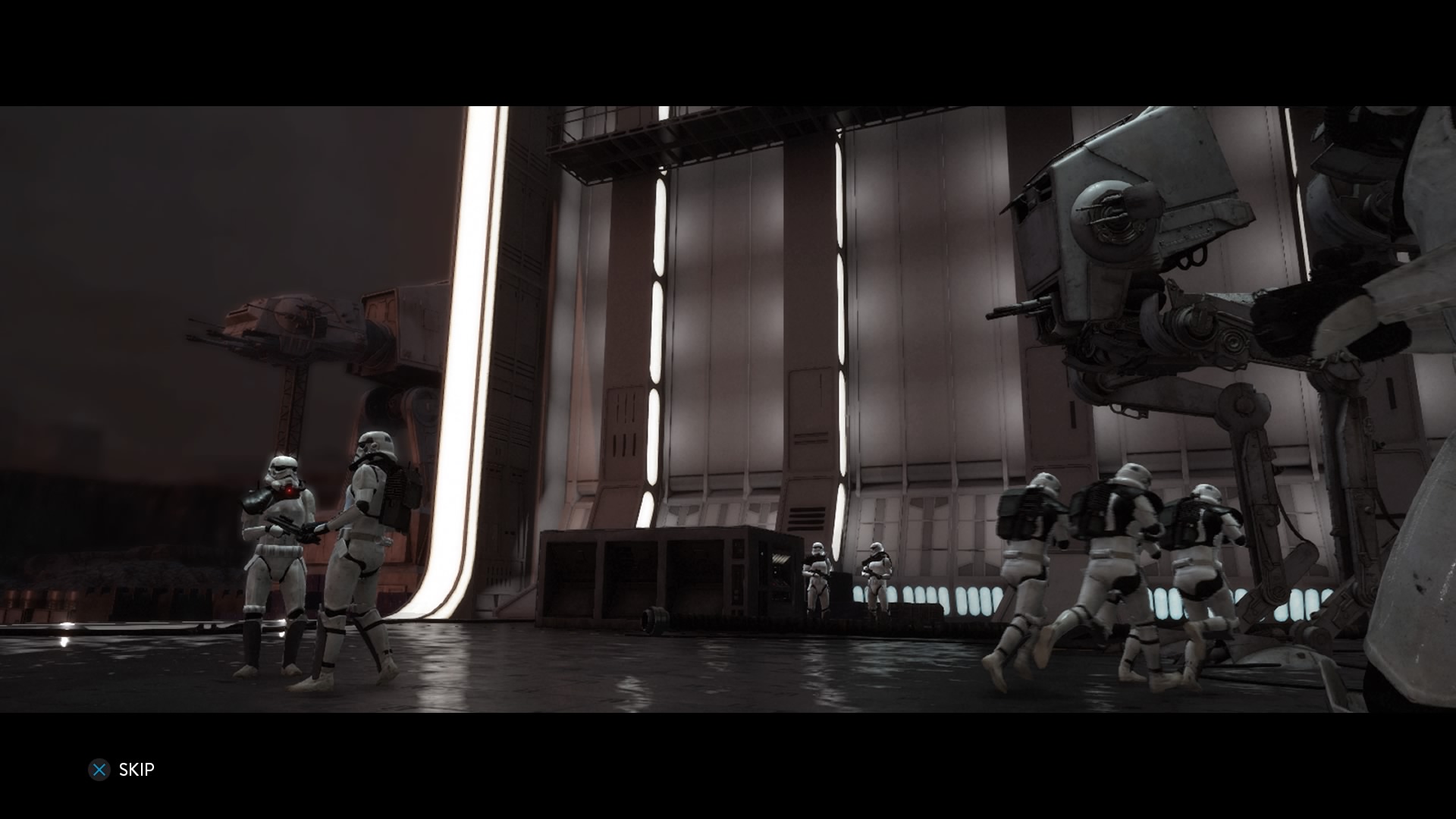
Task: Click the SKIP label text
Action: tap(136, 769)
